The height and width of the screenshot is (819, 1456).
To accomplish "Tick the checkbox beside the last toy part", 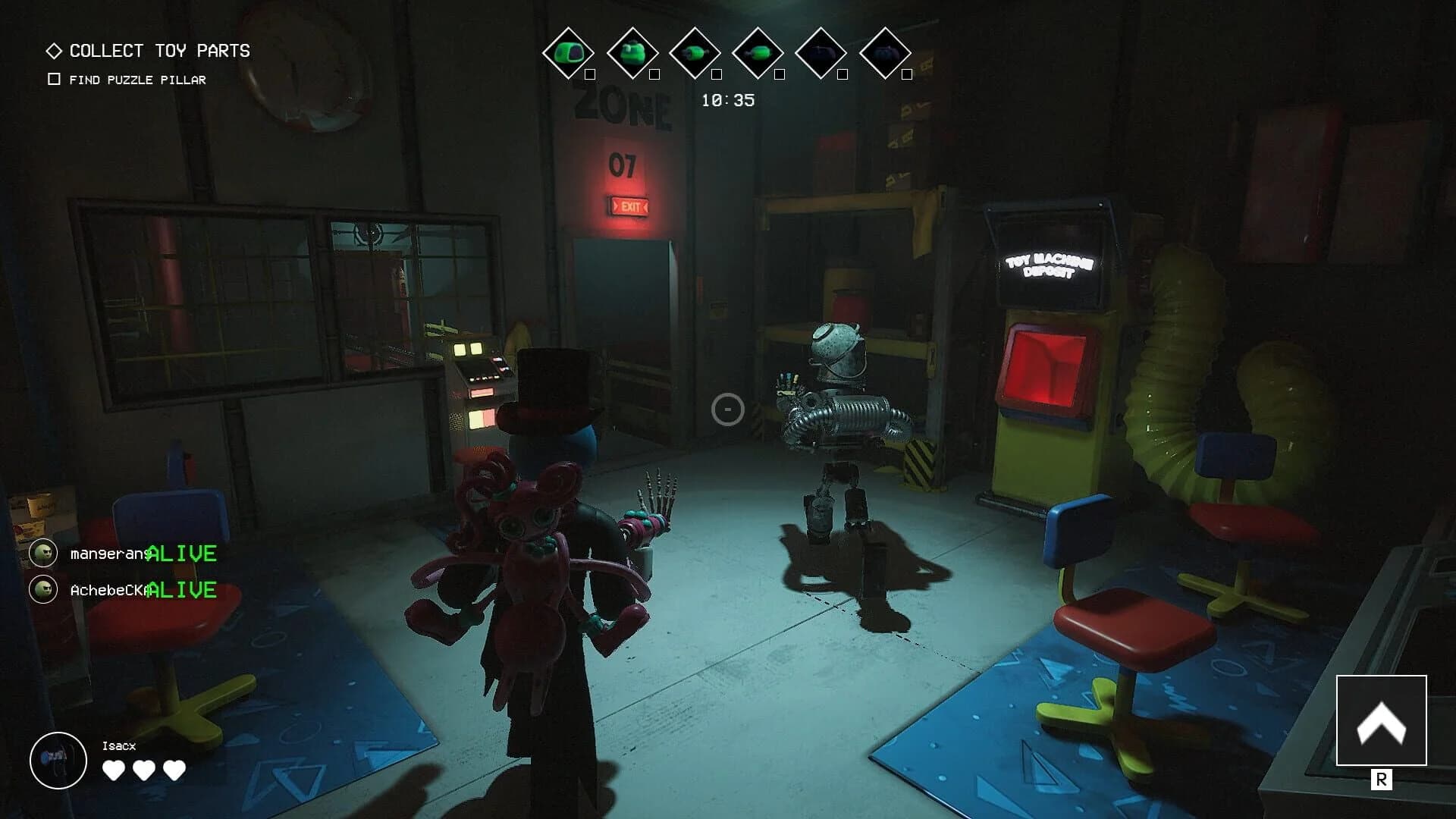I will pyautogui.click(x=907, y=75).
